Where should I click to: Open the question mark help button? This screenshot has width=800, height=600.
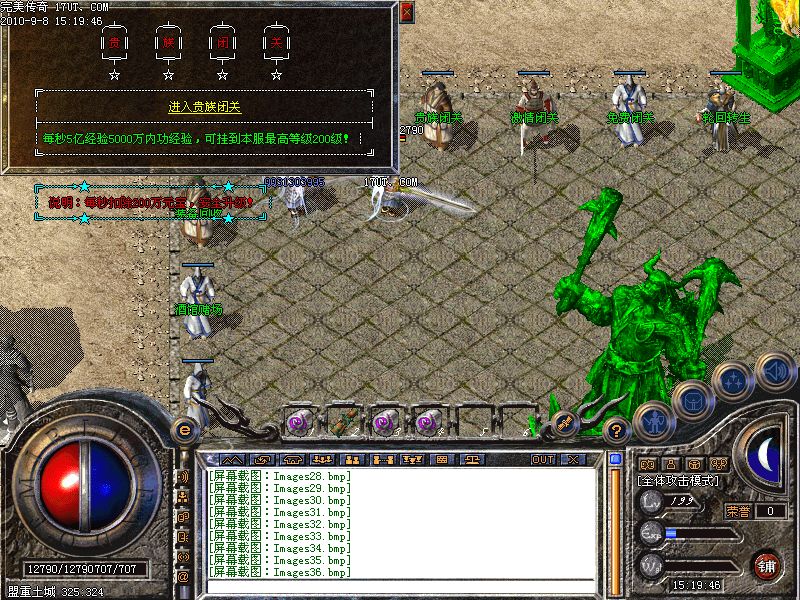point(618,432)
